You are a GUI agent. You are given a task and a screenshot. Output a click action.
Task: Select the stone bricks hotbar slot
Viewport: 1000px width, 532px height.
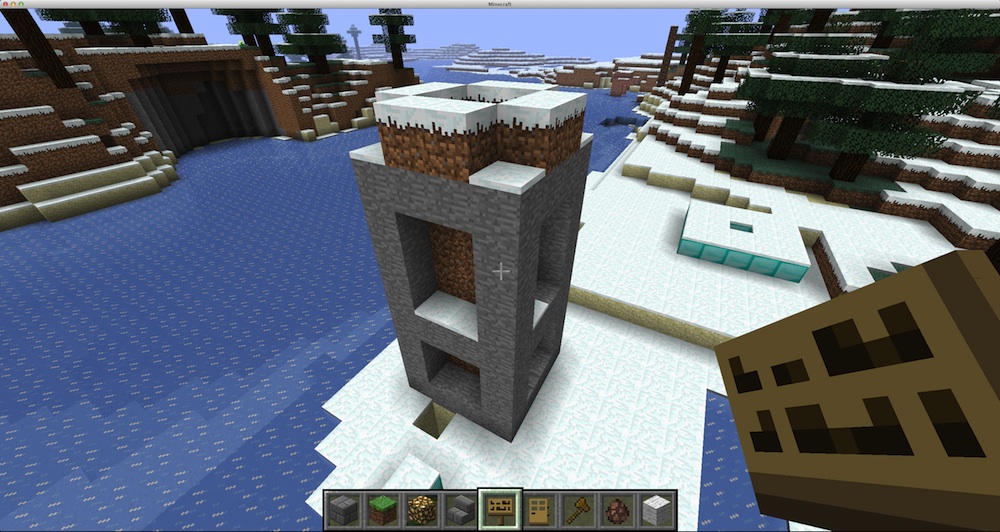(346, 510)
